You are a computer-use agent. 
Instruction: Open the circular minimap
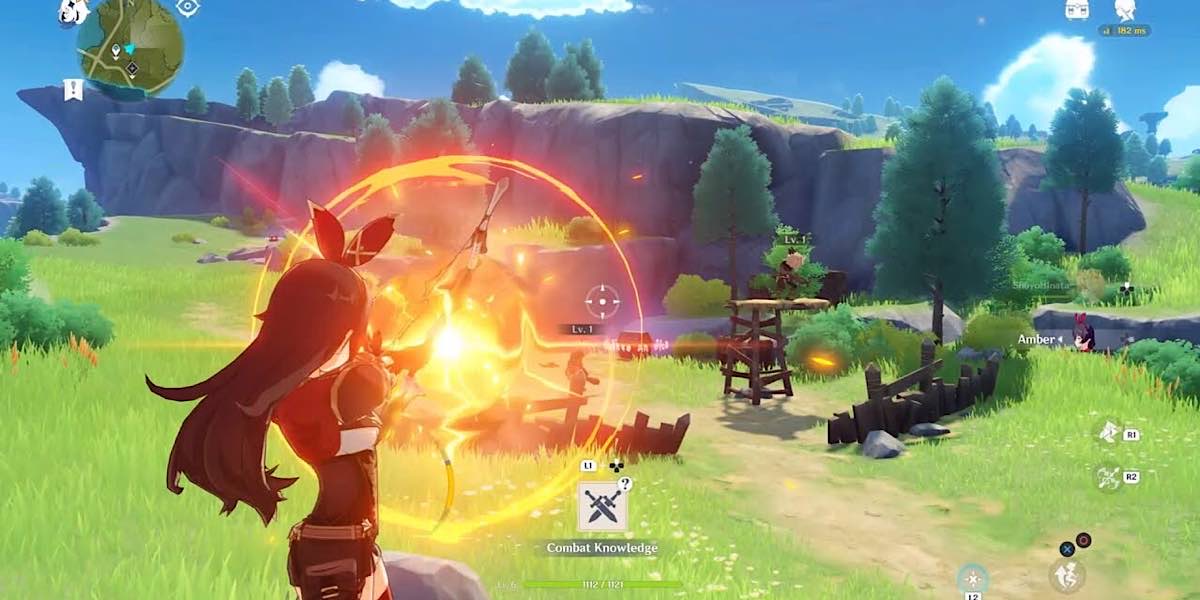click(x=131, y=45)
